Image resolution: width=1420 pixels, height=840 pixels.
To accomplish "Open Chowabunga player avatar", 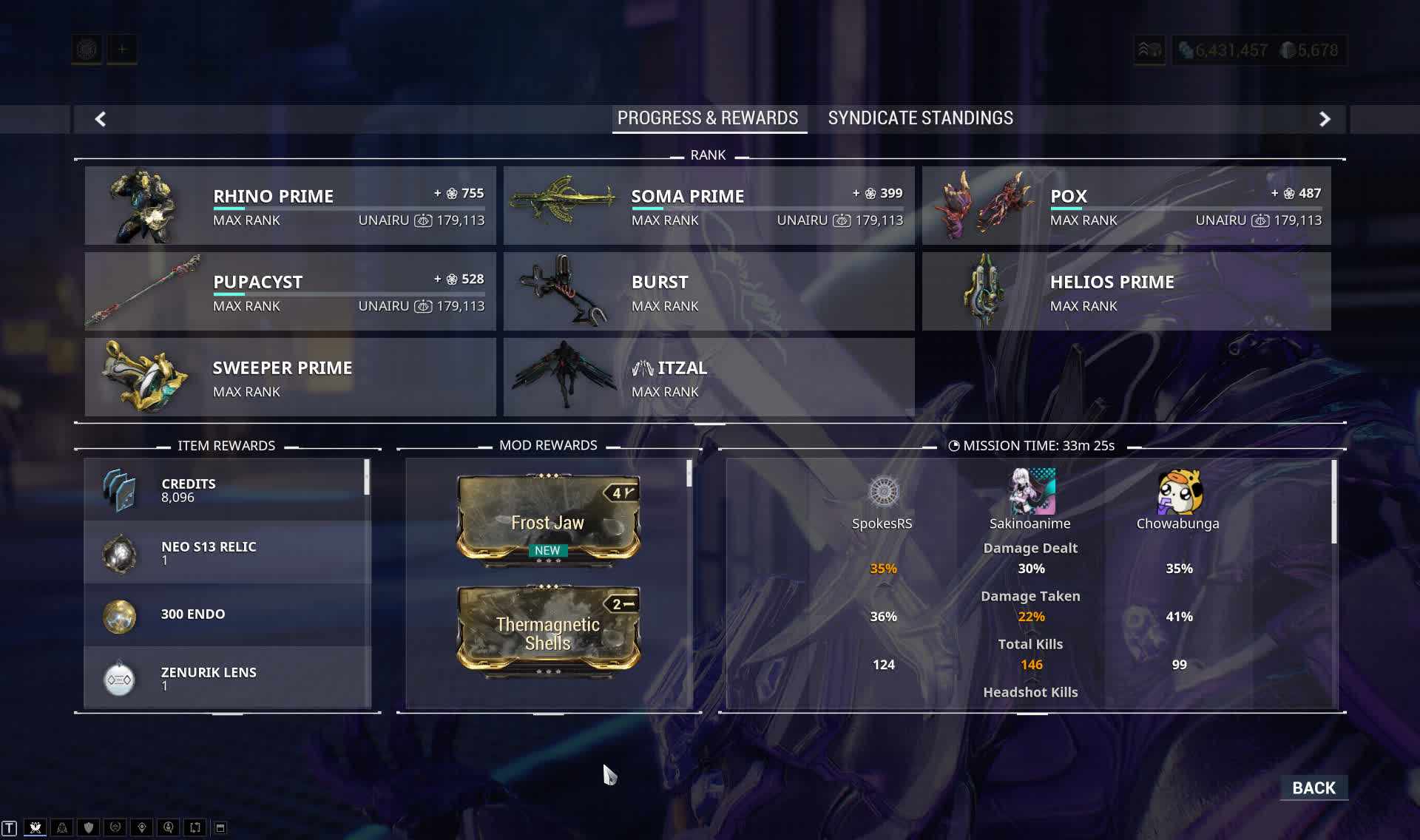I will [1179, 492].
